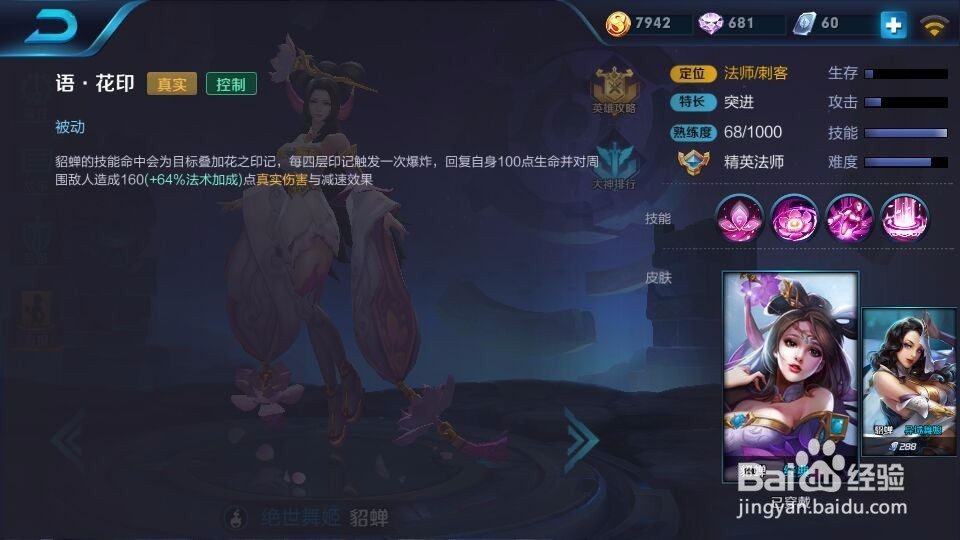This screenshot has height=540, width=960.
Task: Select the blooming flower skill icon
Action: (x=795, y=218)
